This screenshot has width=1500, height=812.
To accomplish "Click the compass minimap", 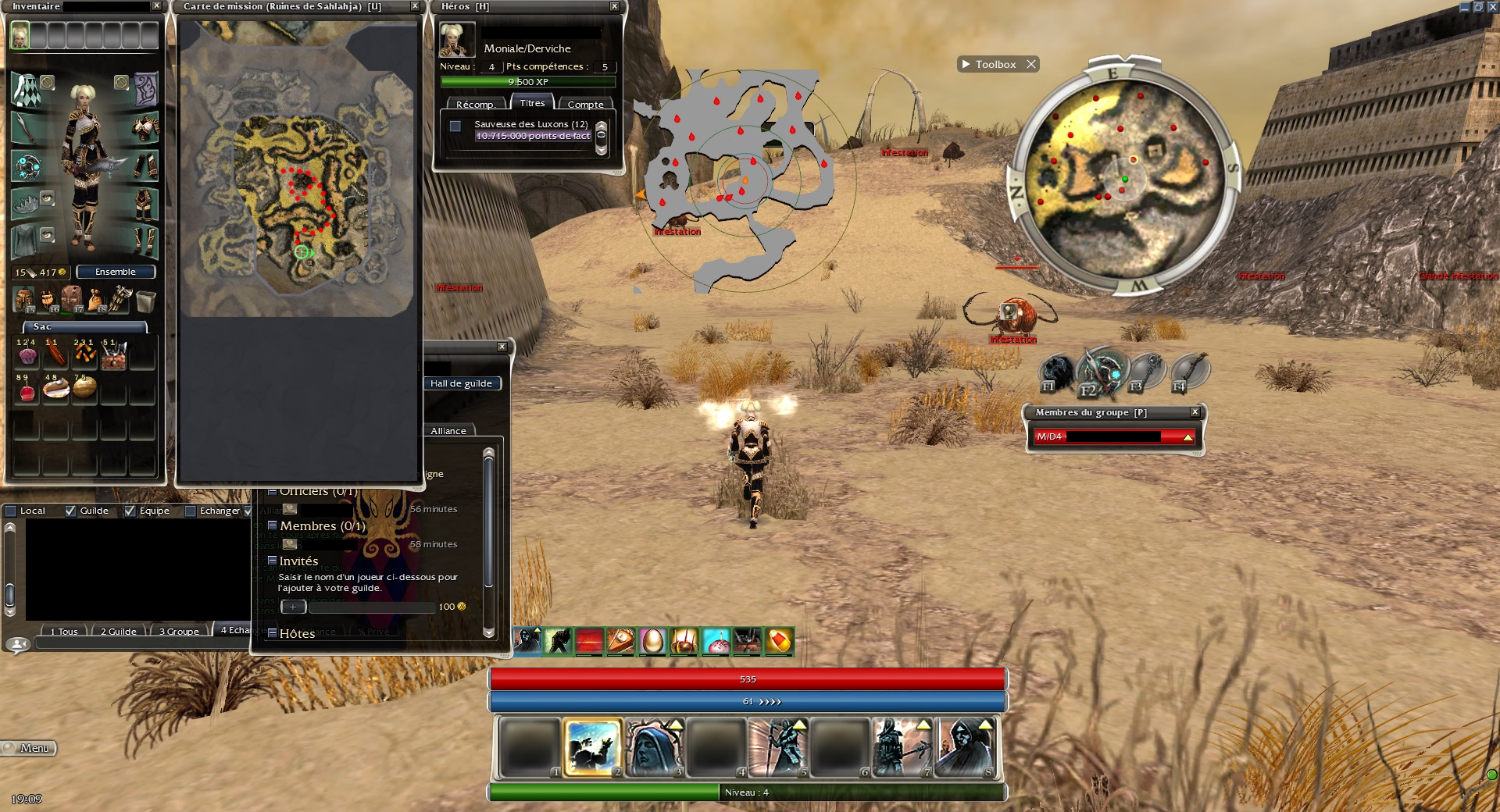I will pyautogui.click(x=1123, y=177).
